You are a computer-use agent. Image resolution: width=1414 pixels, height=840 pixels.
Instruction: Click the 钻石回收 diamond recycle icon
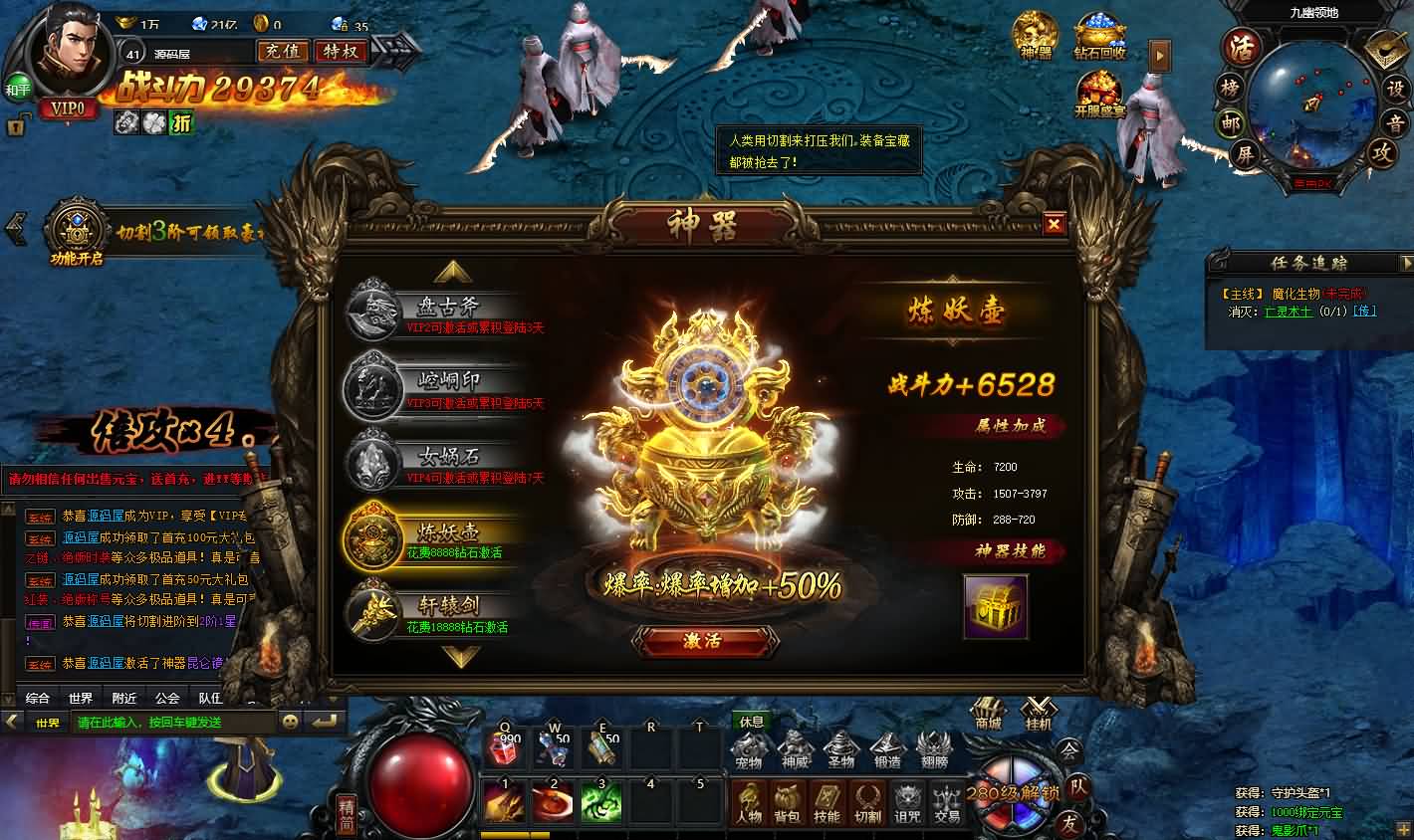(1099, 37)
